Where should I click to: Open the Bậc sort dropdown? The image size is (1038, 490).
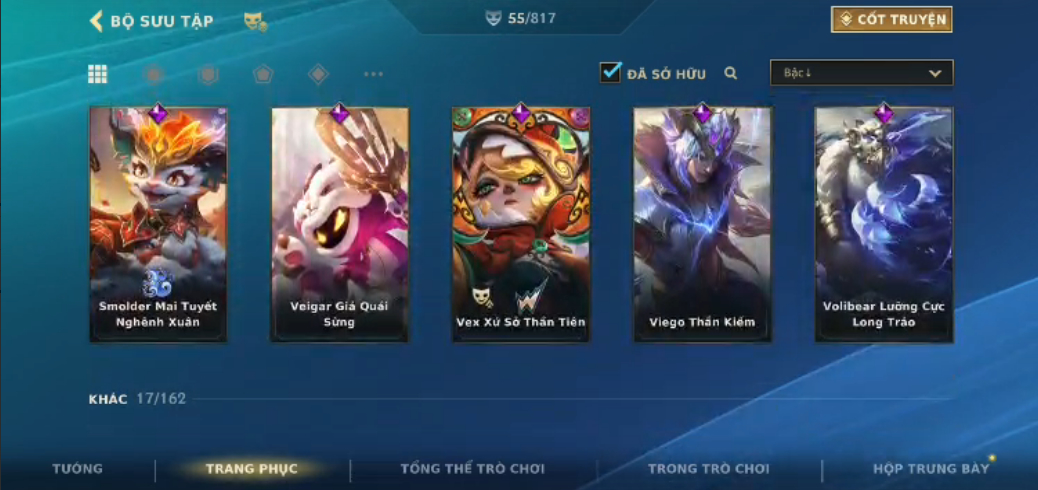coord(861,73)
